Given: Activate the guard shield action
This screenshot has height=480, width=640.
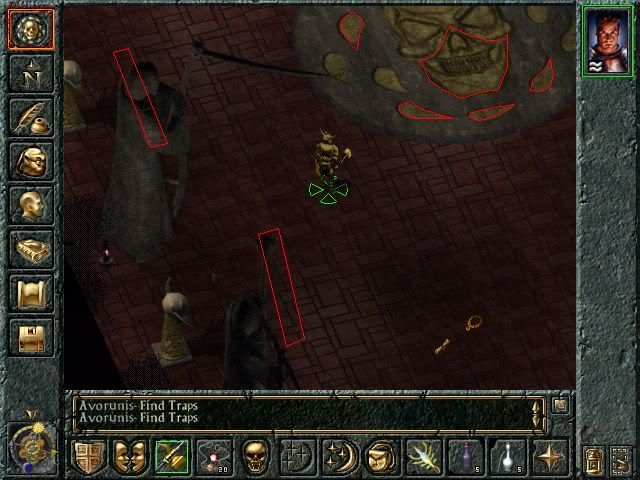Looking at the screenshot, I should pyautogui.click(x=88, y=457).
